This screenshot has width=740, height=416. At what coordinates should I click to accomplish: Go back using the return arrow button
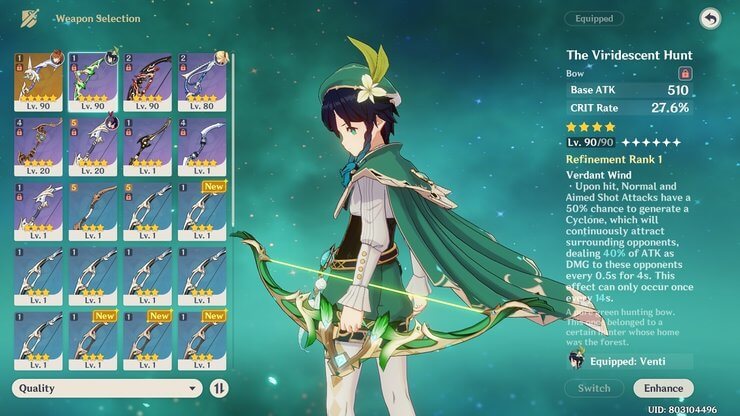coord(710,18)
